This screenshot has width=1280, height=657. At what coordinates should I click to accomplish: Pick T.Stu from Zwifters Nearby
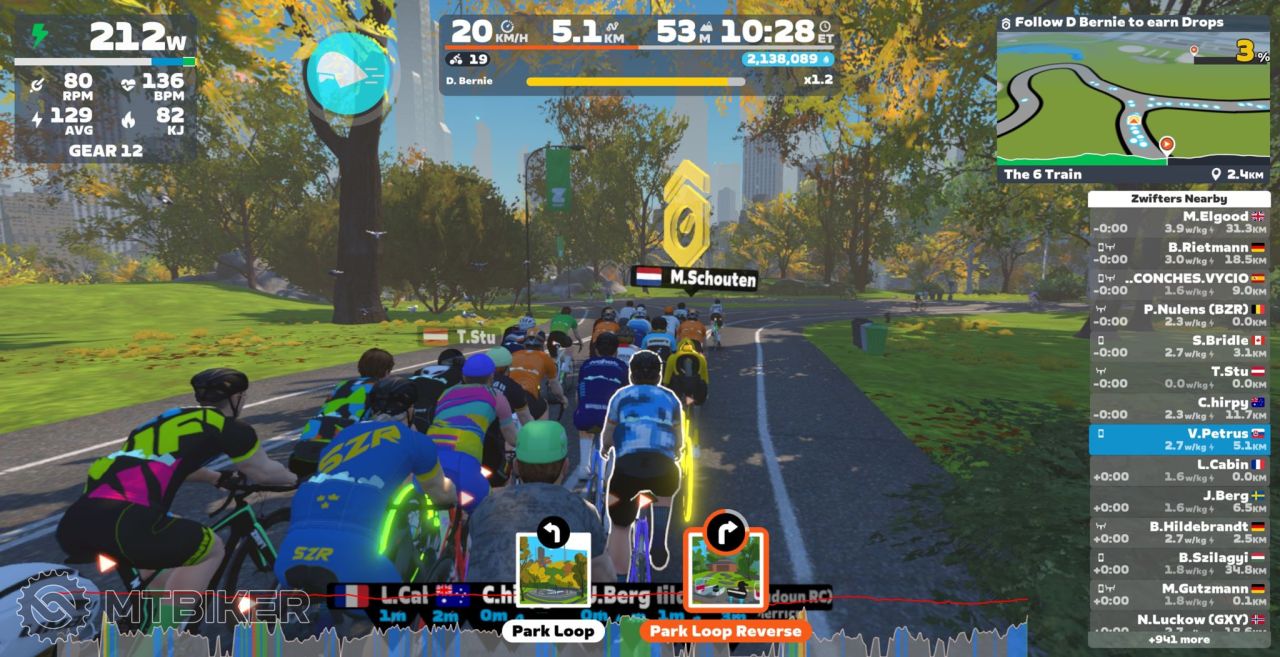tap(1179, 377)
